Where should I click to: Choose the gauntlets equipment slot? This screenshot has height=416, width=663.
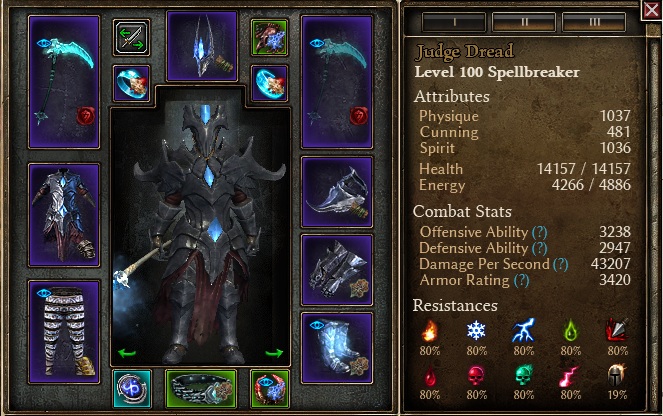(336, 269)
